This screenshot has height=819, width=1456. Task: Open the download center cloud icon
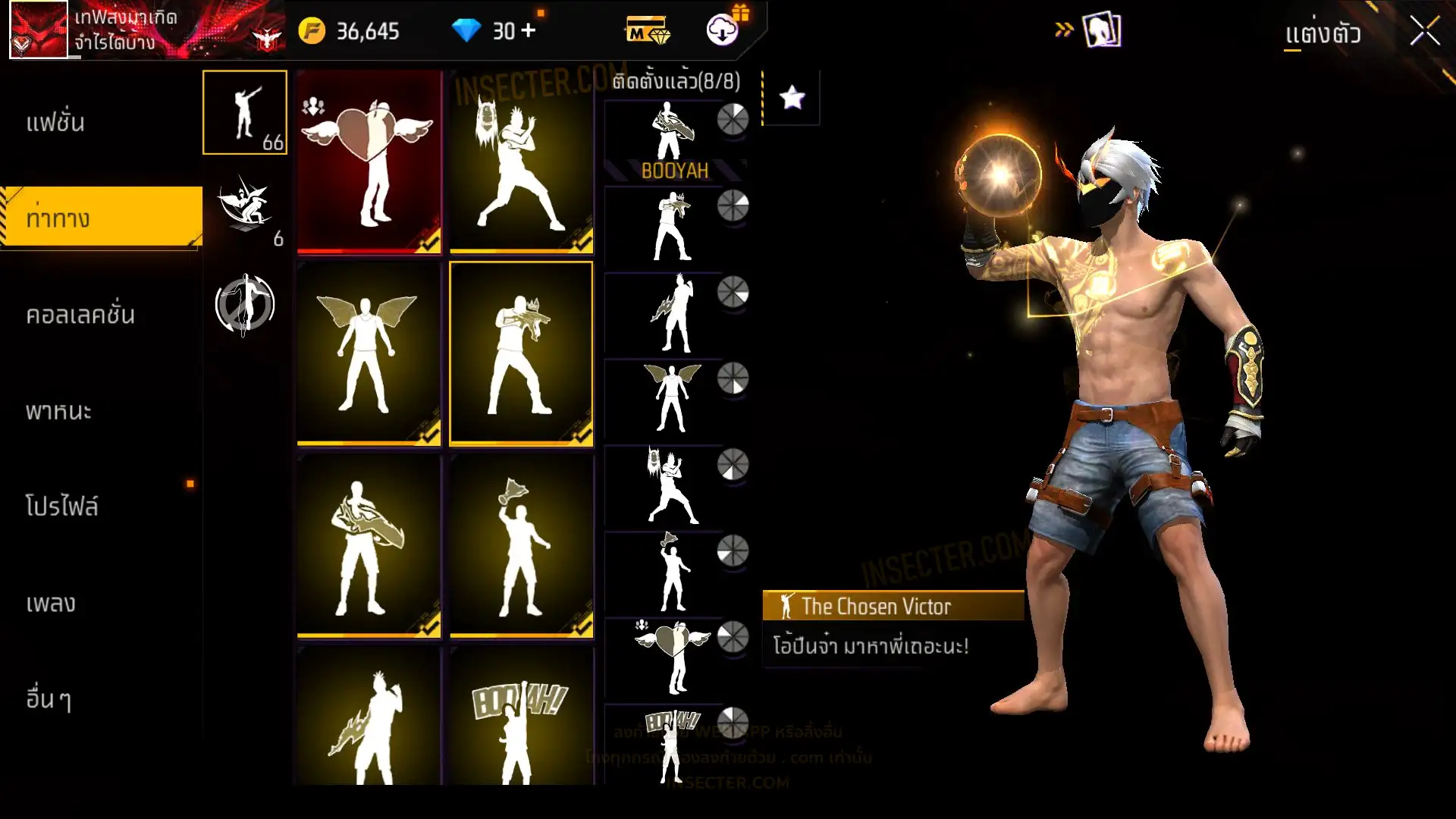(723, 30)
